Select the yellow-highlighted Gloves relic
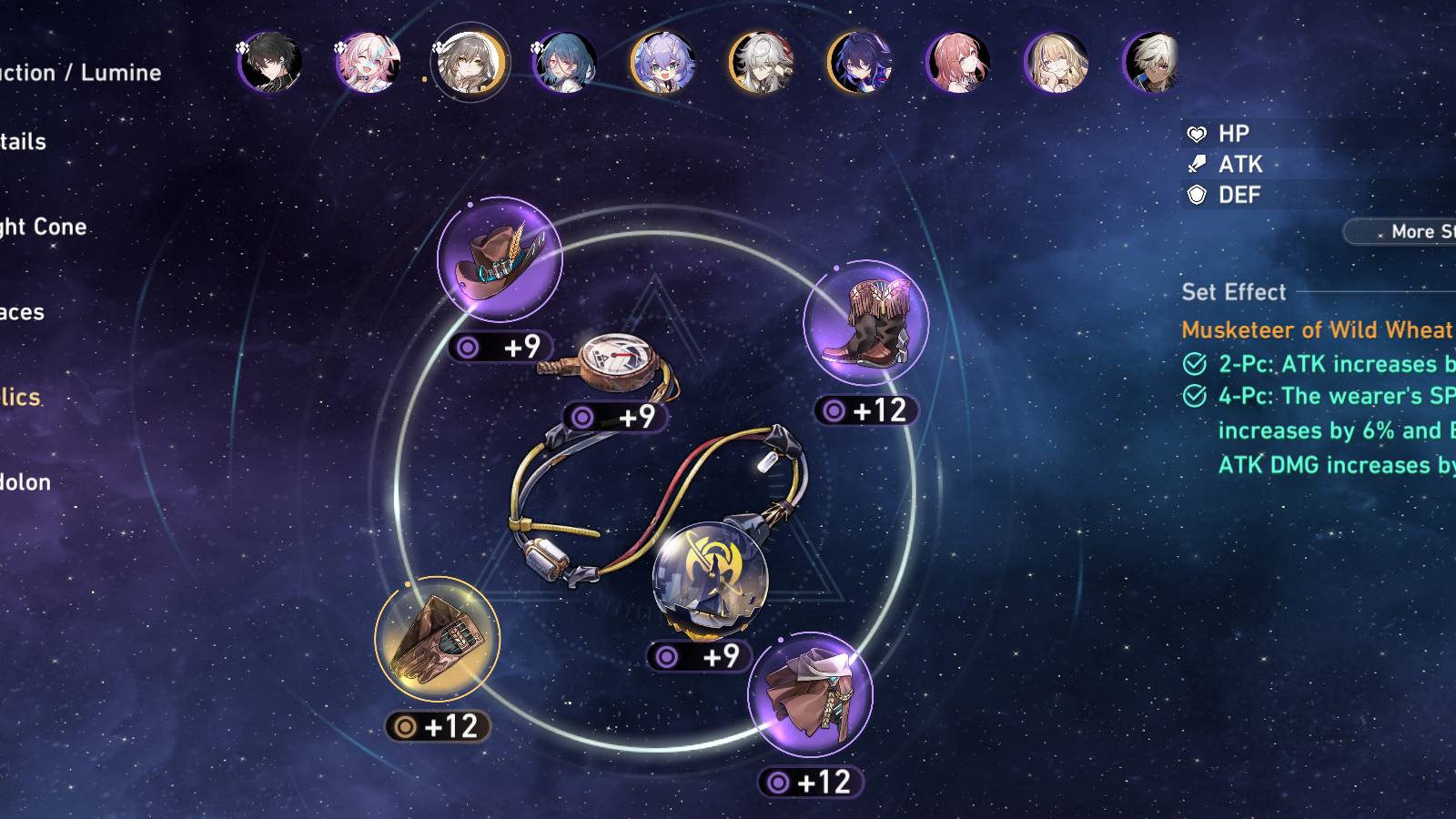The image size is (1456, 819). (x=437, y=637)
